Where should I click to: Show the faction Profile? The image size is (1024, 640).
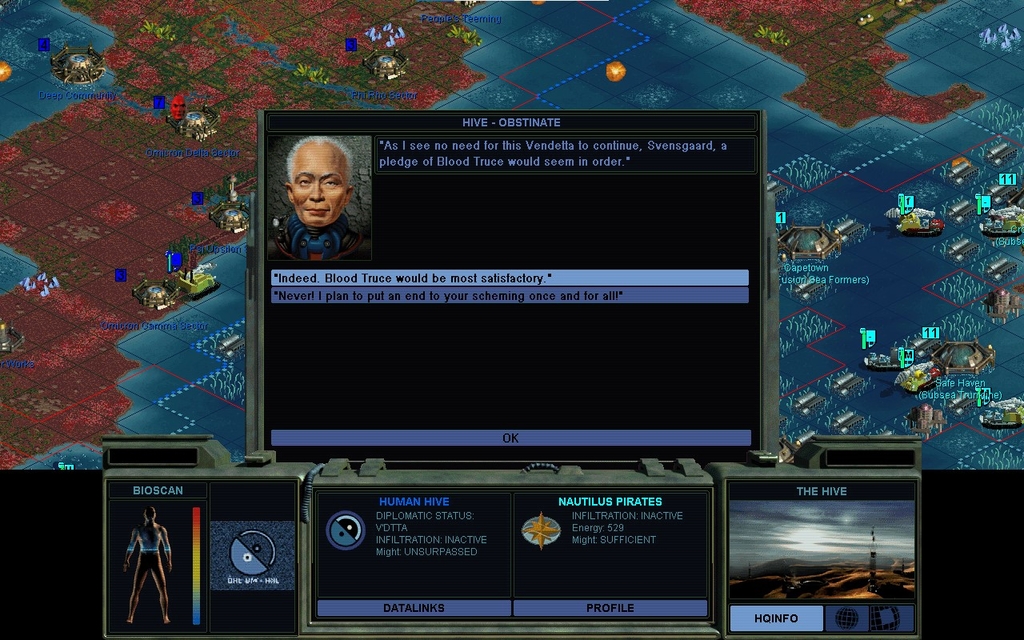[610, 608]
